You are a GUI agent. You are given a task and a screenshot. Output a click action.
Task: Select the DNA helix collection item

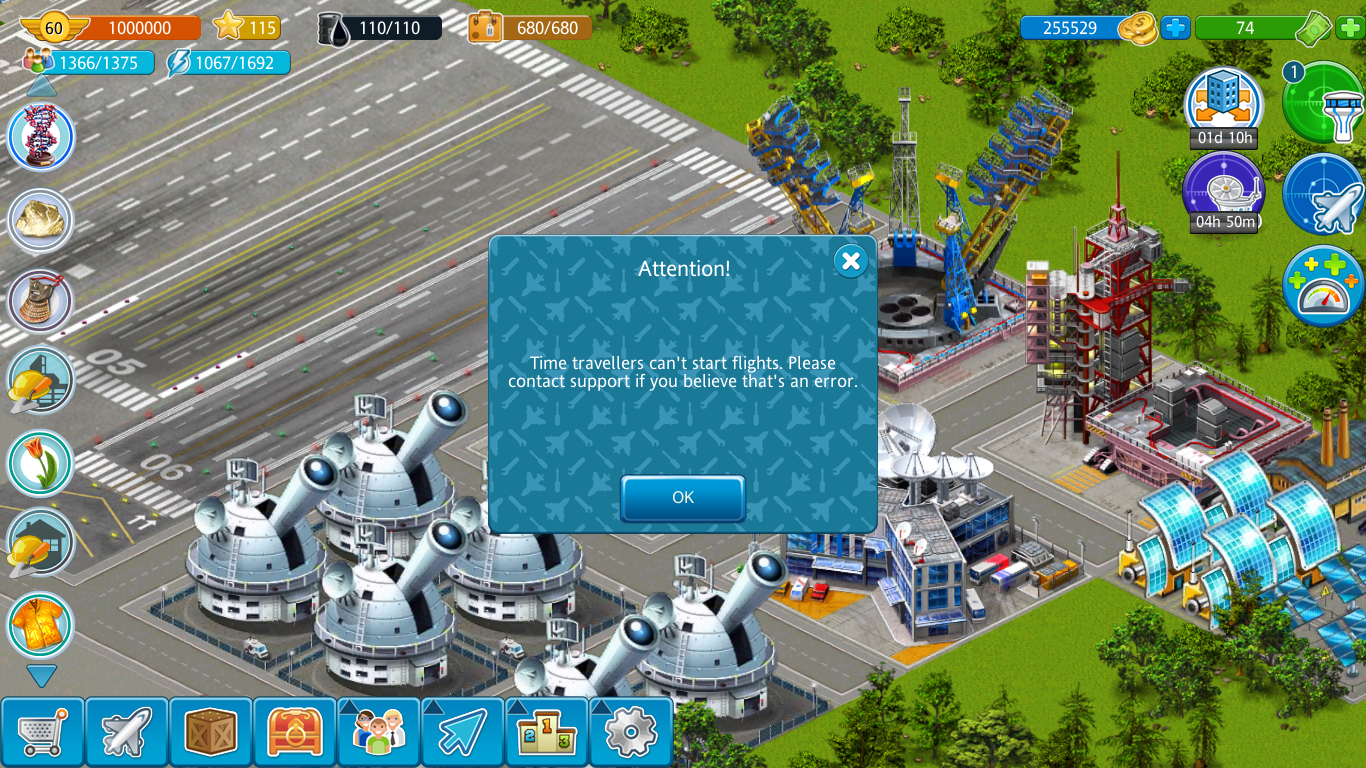(x=41, y=137)
